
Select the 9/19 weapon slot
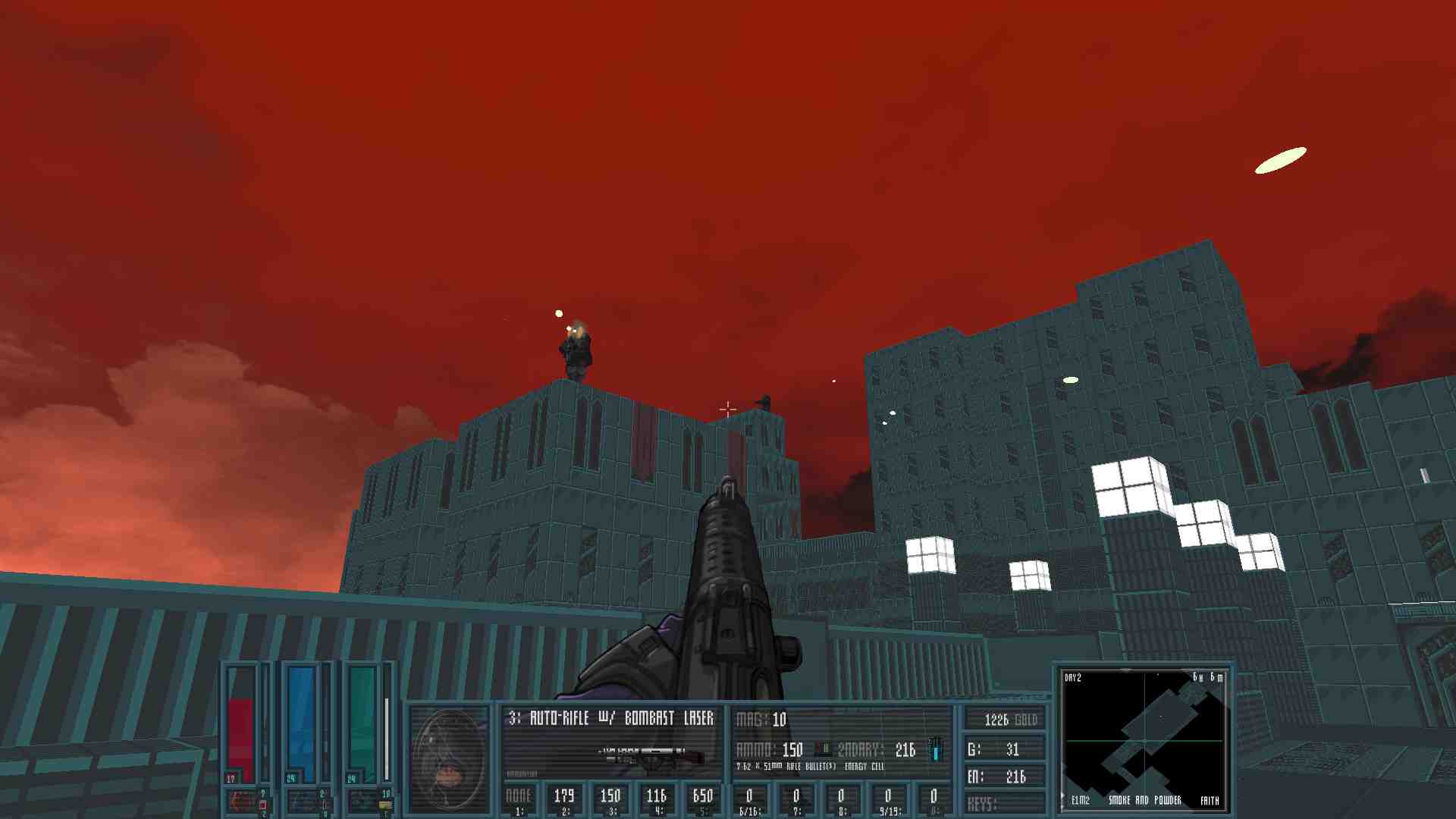(x=888, y=799)
